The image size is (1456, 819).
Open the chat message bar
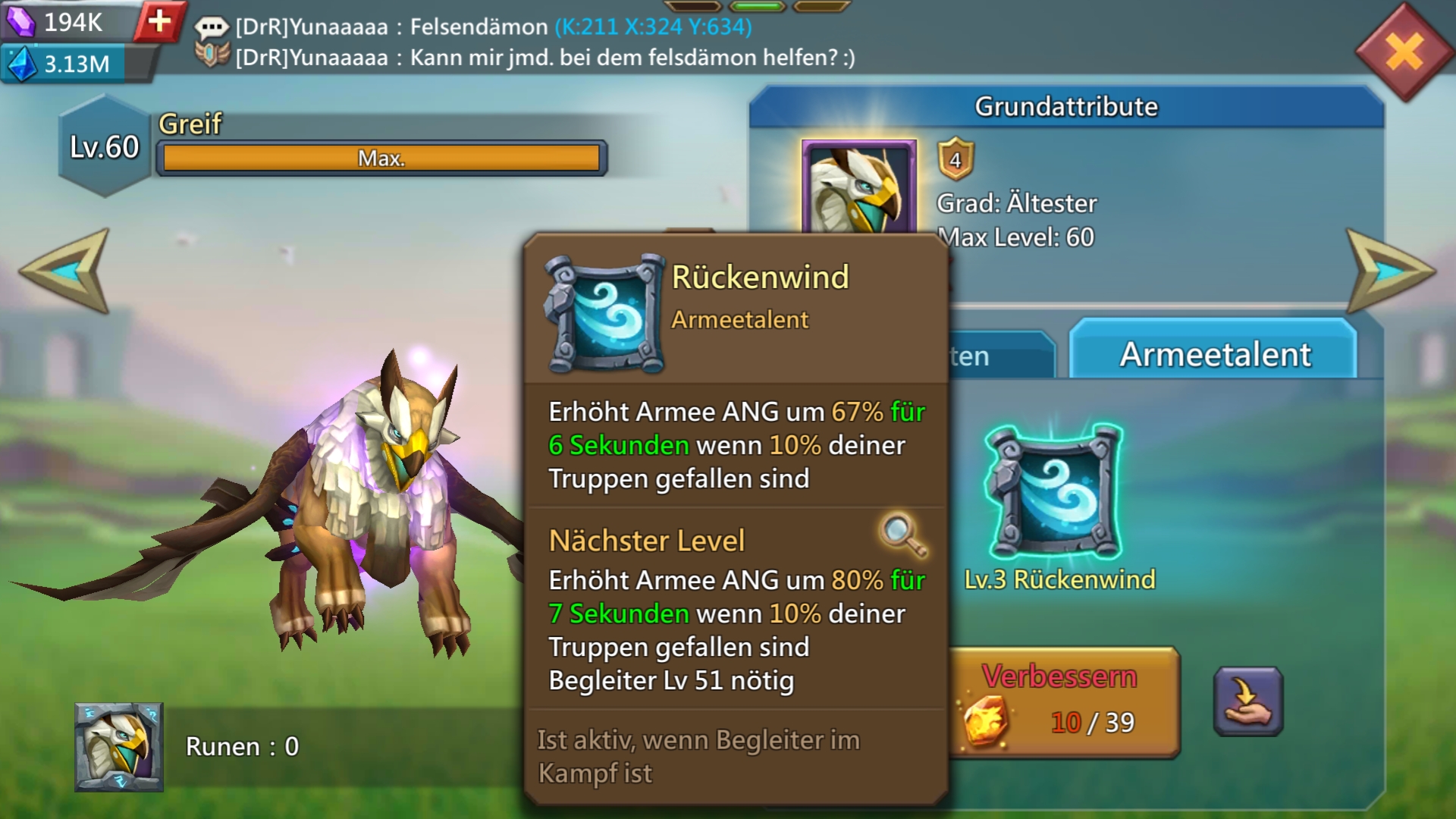click(531, 42)
